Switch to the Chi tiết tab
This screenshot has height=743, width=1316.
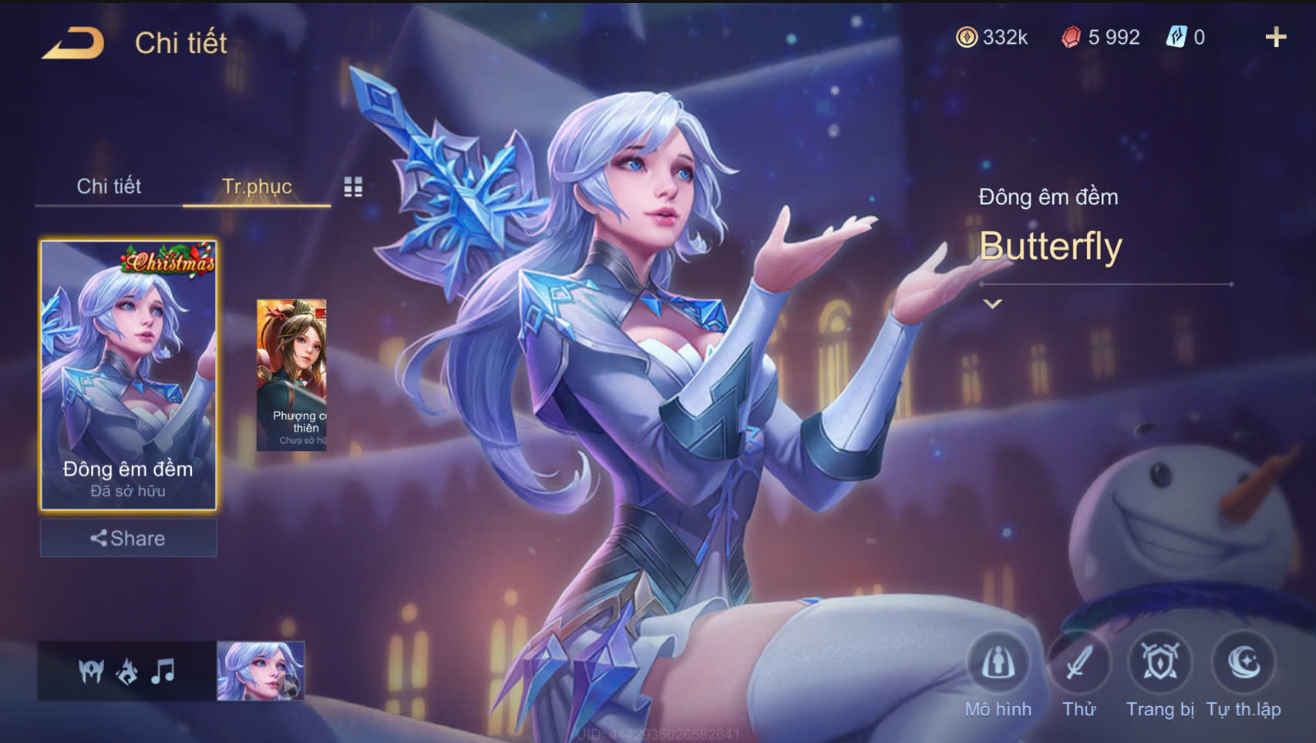click(107, 186)
